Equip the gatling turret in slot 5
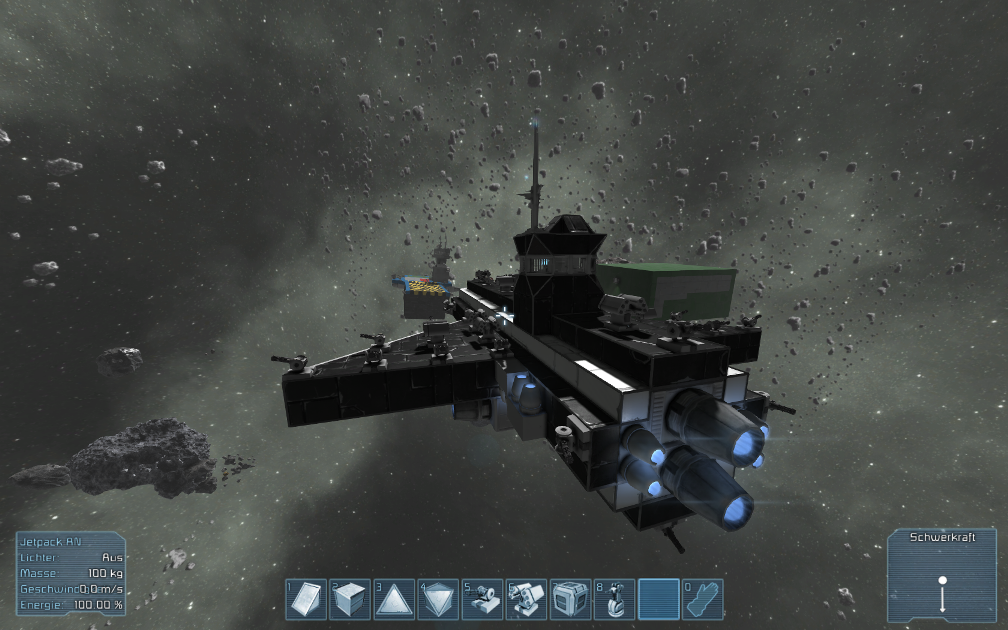 tap(483, 599)
